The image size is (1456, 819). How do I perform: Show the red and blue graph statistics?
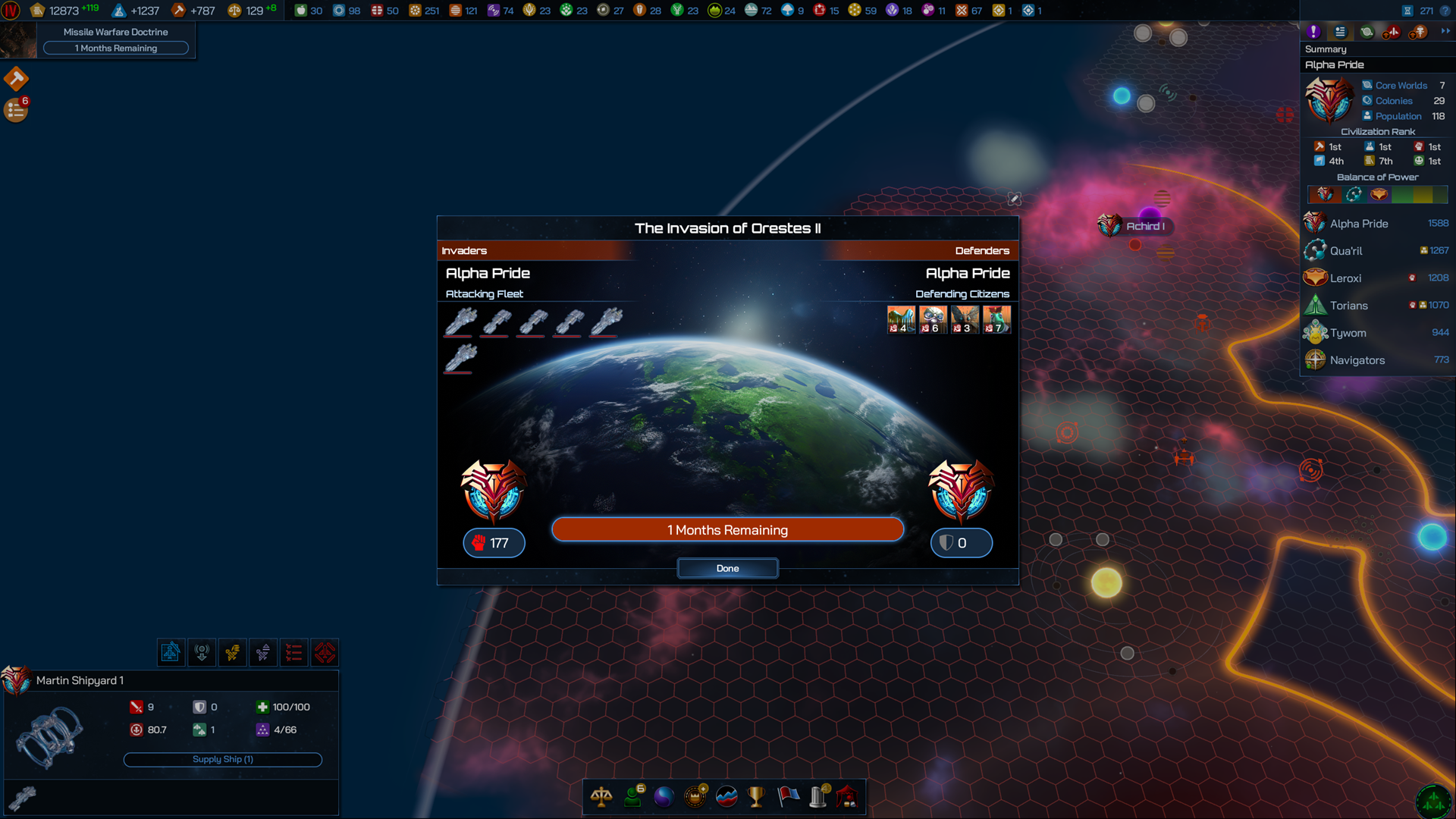tap(726, 797)
